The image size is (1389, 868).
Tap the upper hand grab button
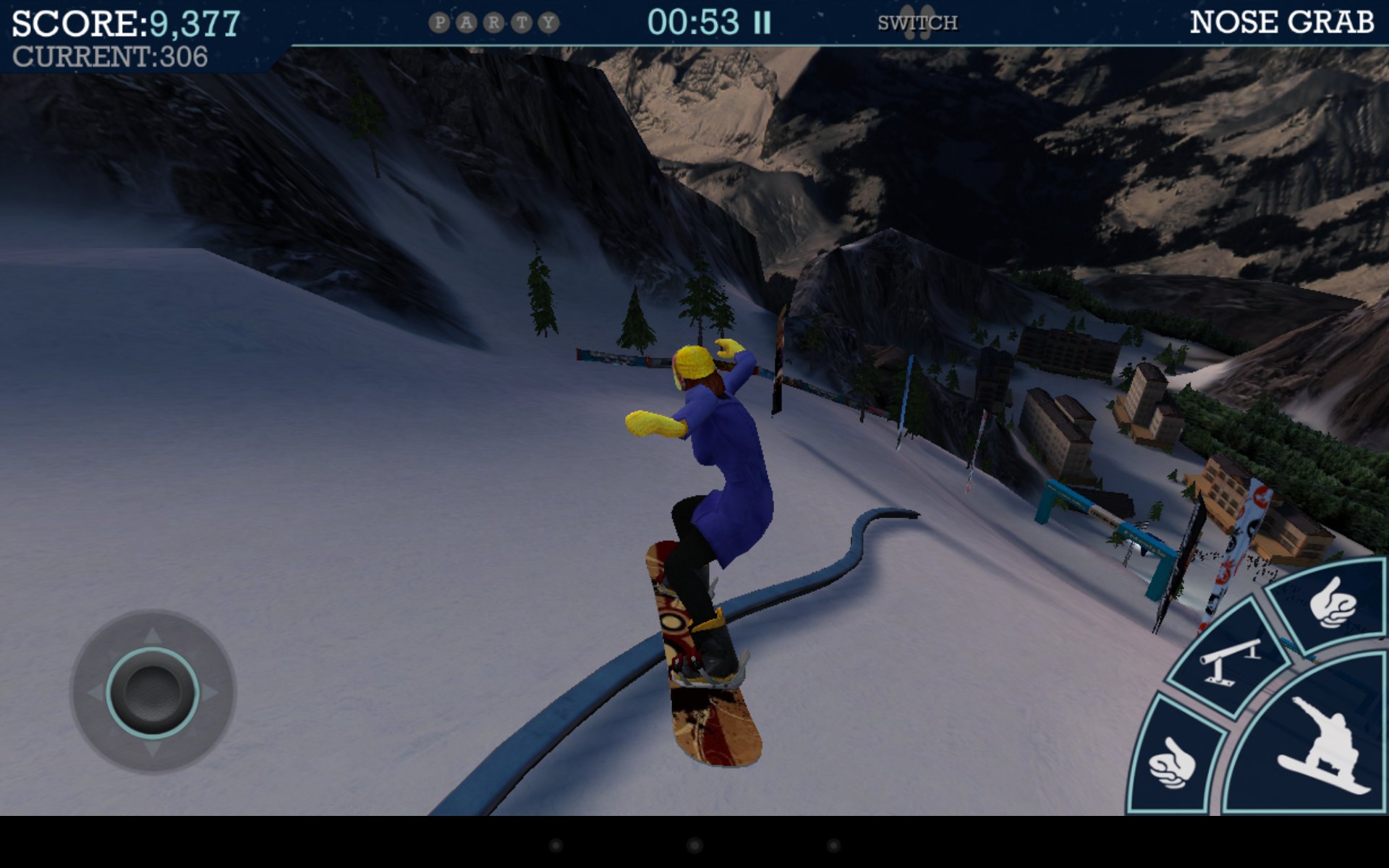[x=1330, y=603]
